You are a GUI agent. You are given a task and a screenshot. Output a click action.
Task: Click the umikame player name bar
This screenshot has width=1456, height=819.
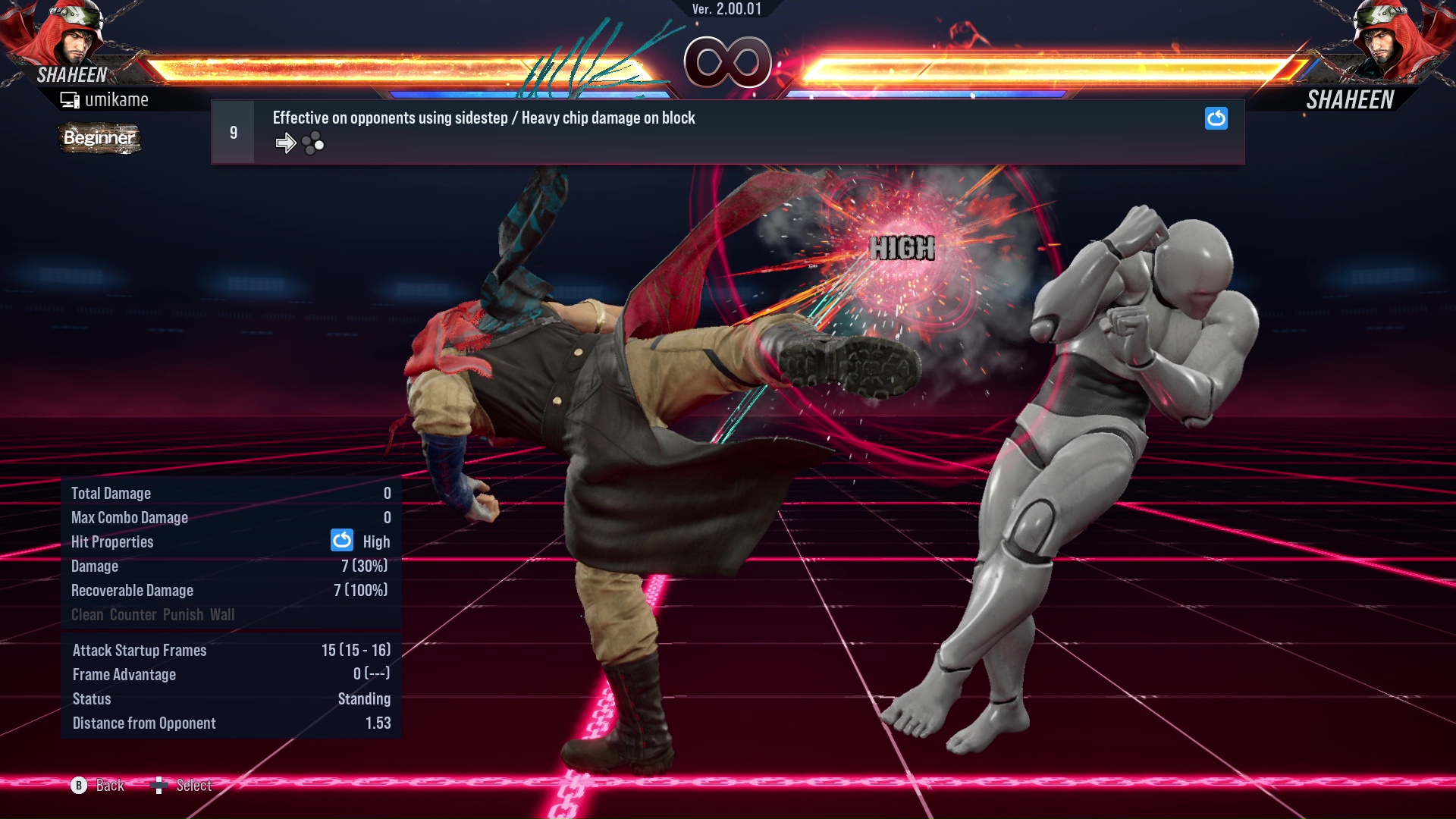click(118, 99)
